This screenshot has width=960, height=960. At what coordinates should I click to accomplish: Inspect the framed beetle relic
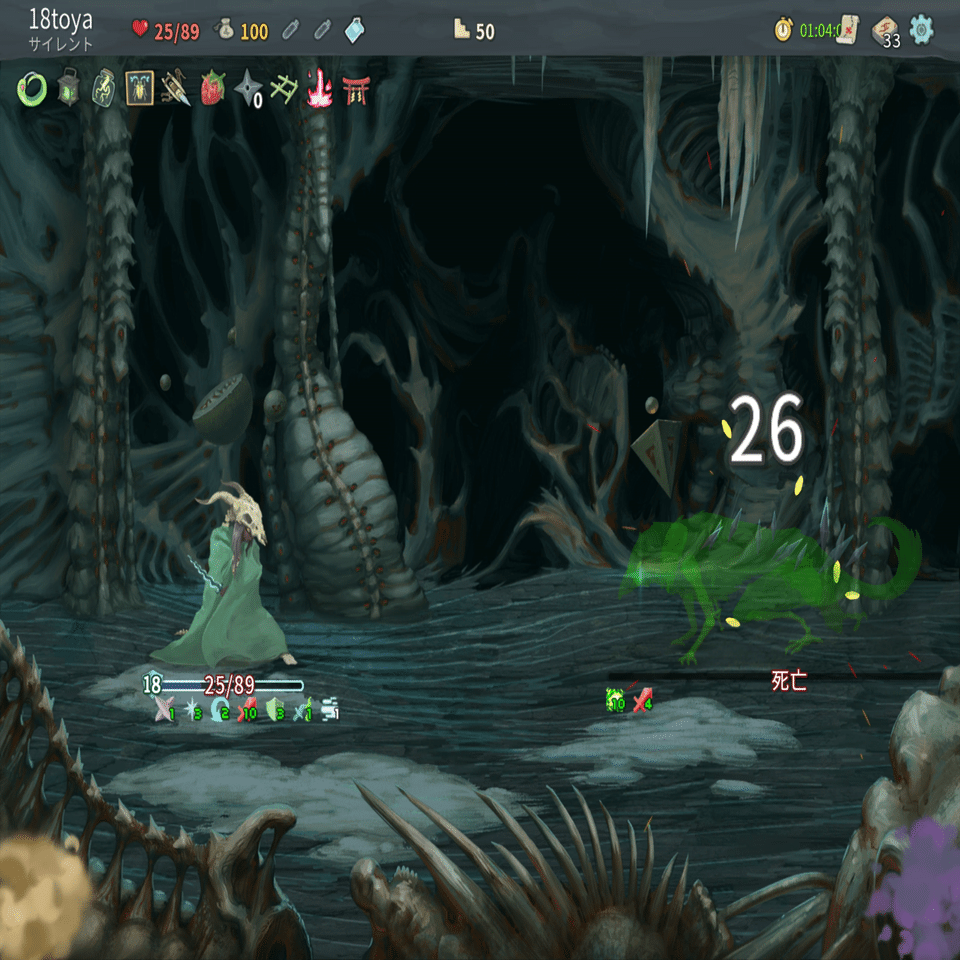coord(140,89)
